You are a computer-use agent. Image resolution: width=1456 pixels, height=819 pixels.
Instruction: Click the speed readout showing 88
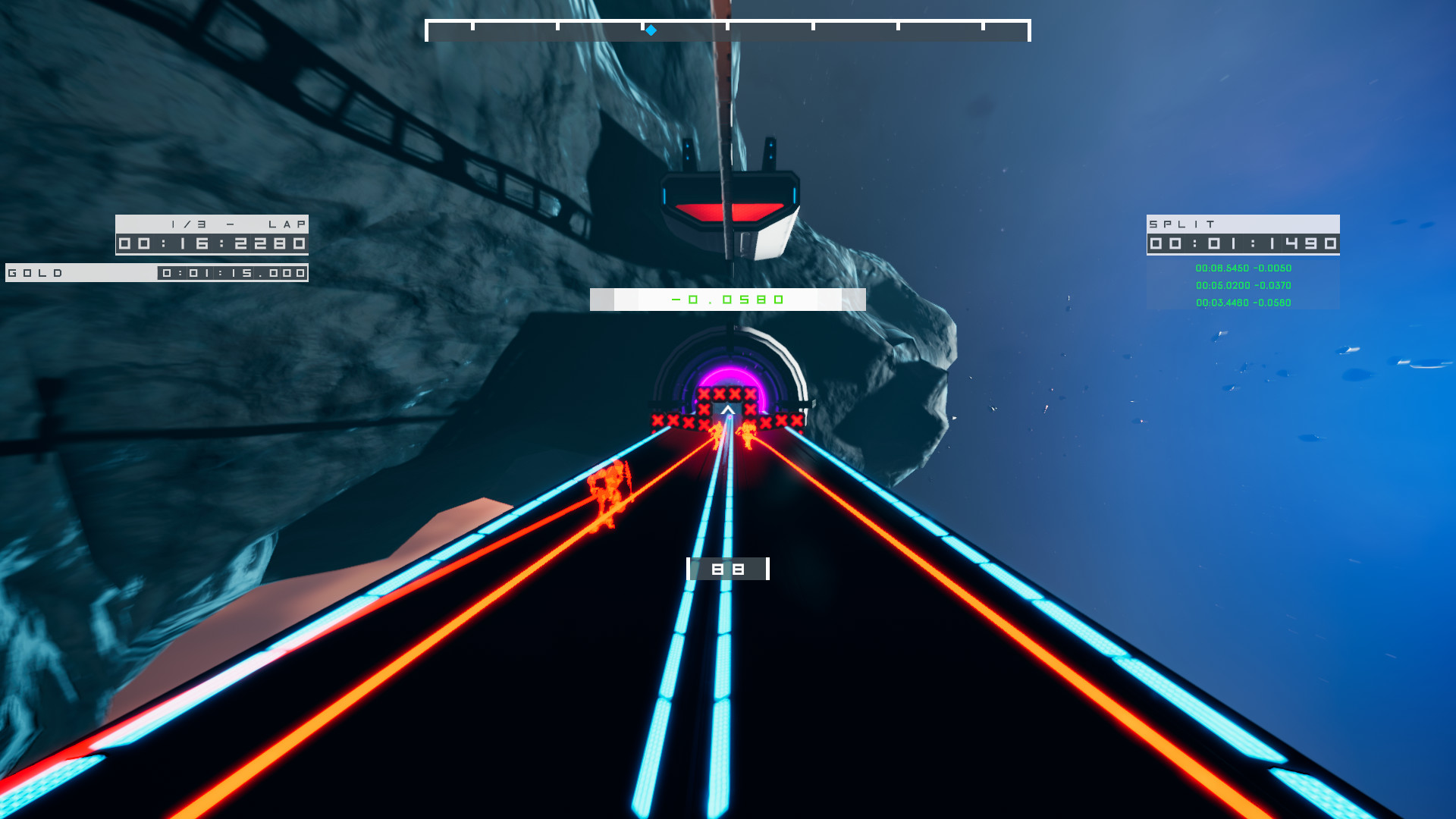click(727, 568)
